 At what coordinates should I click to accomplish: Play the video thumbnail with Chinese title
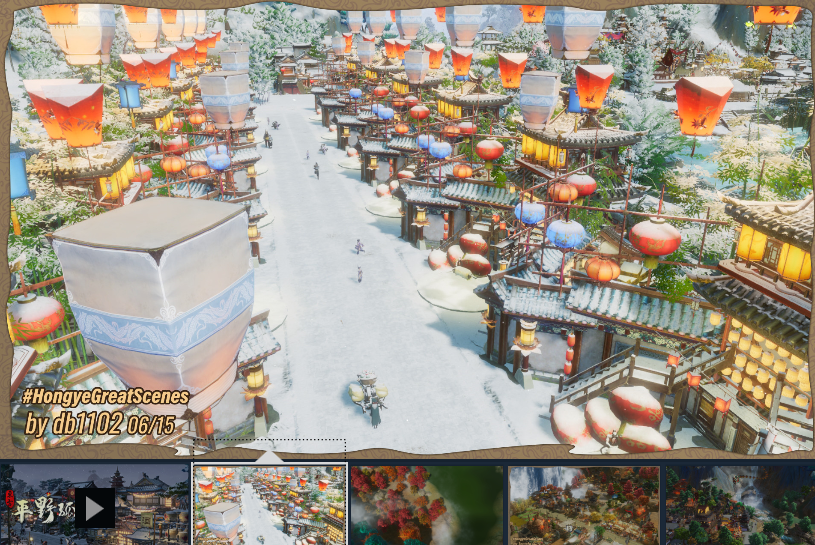(95, 507)
